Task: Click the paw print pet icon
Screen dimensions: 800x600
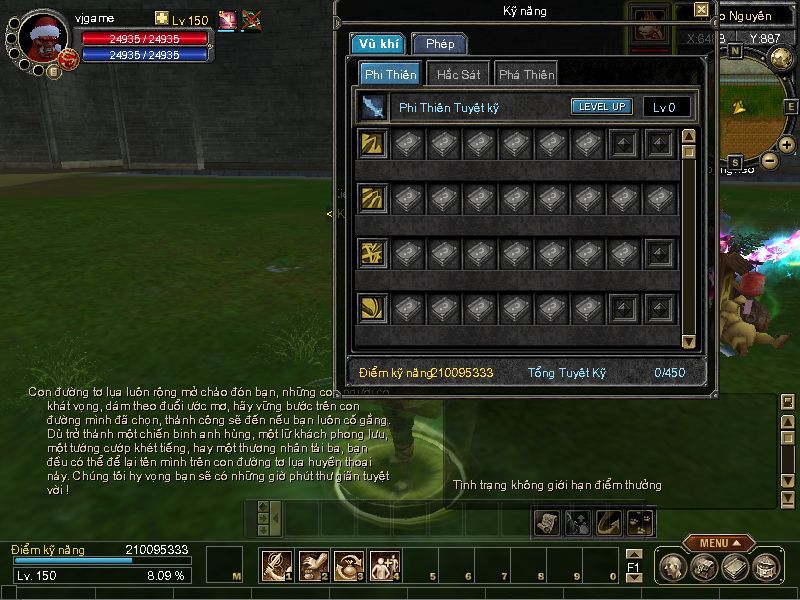Action: 640,521
